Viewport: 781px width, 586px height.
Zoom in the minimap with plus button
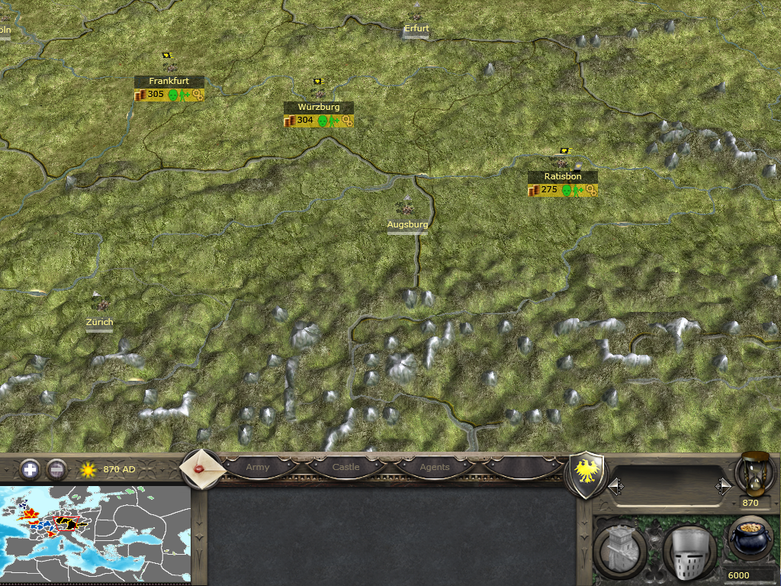[31, 468]
